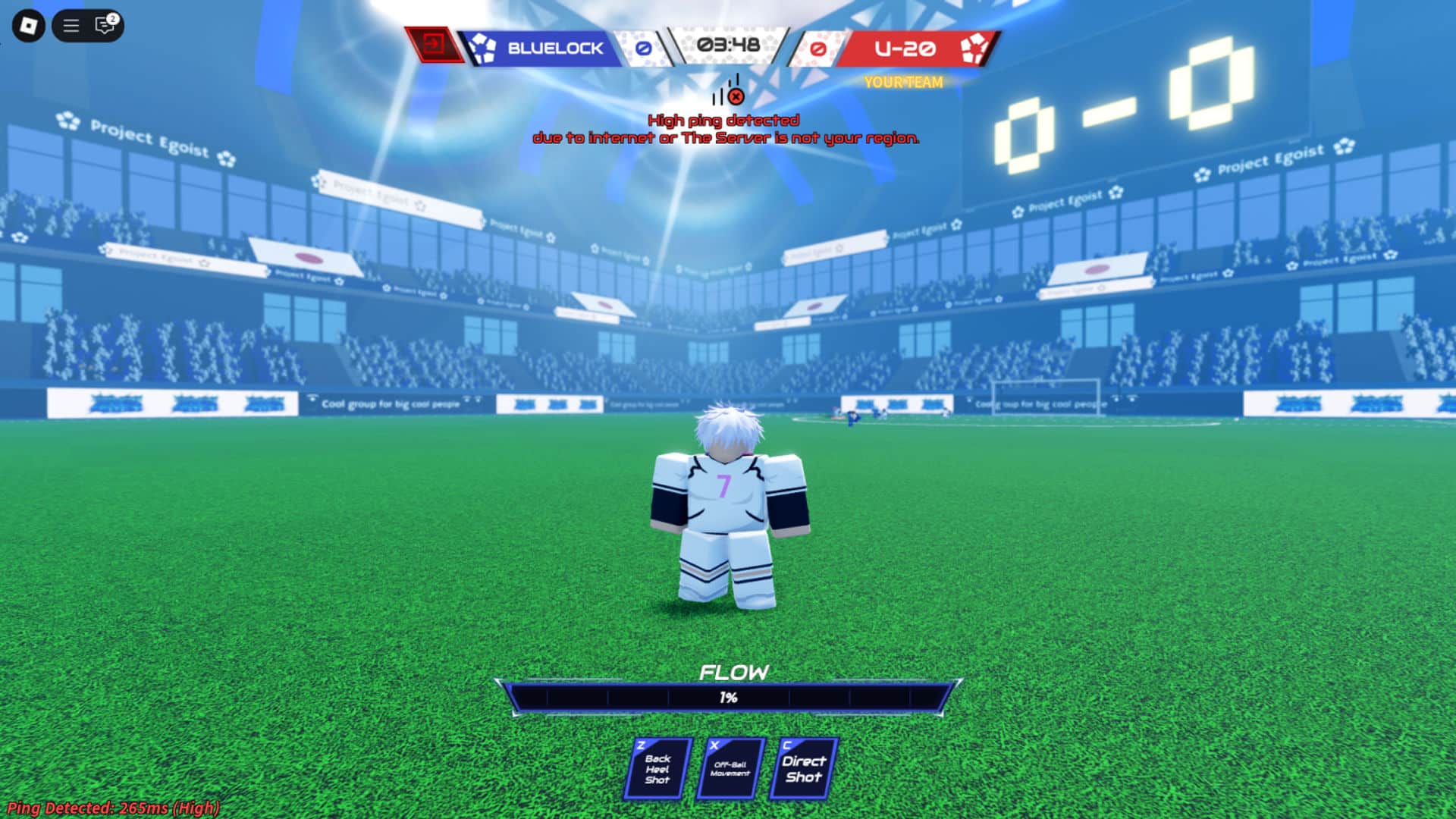Trigger the Direct Shot ability
Screen dimensions: 1456x819
click(803, 769)
